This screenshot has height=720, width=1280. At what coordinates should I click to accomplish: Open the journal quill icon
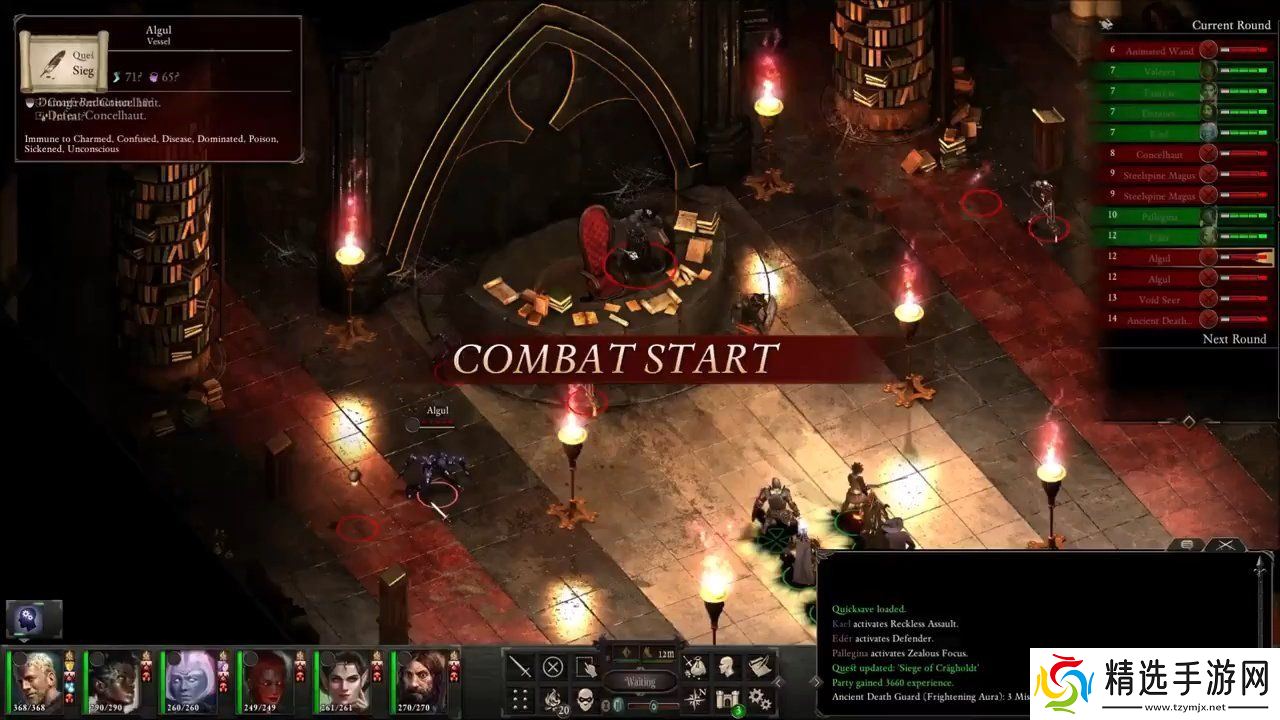click(x=760, y=666)
